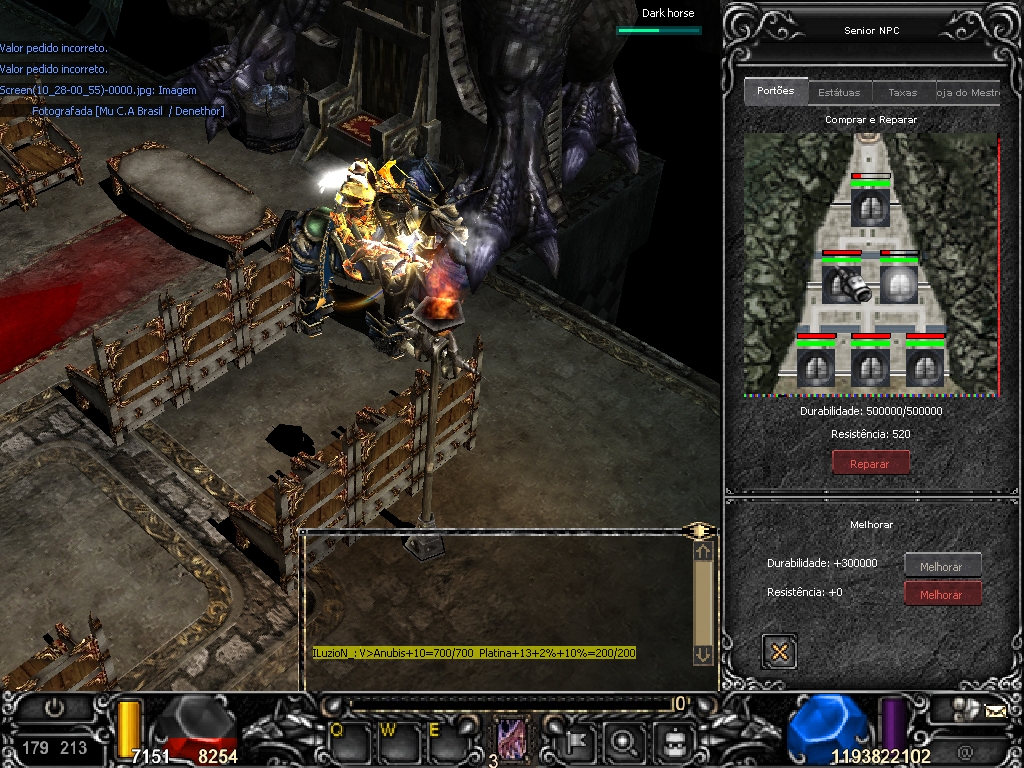Pick the bottom-centre castle gate

871,365
